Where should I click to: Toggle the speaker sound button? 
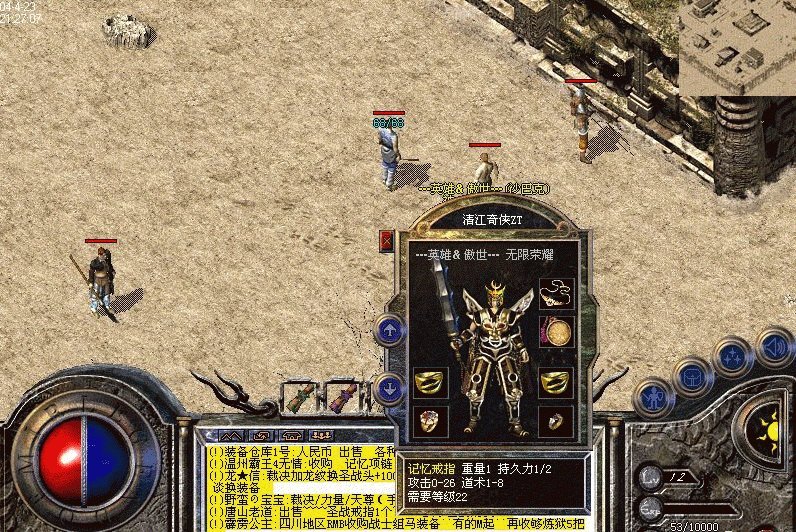pos(774,348)
